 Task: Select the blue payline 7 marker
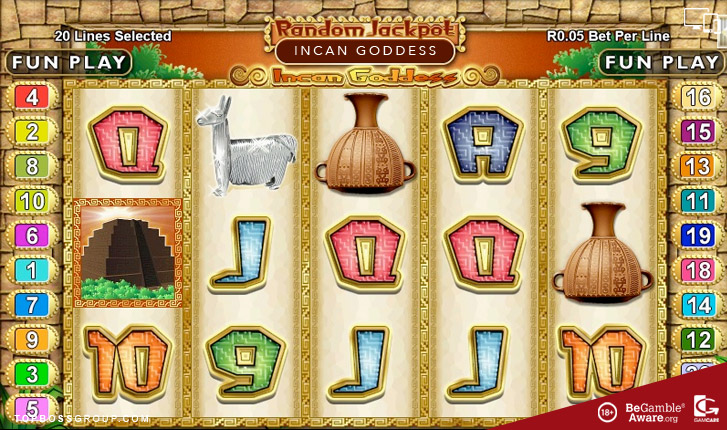coord(31,304)
